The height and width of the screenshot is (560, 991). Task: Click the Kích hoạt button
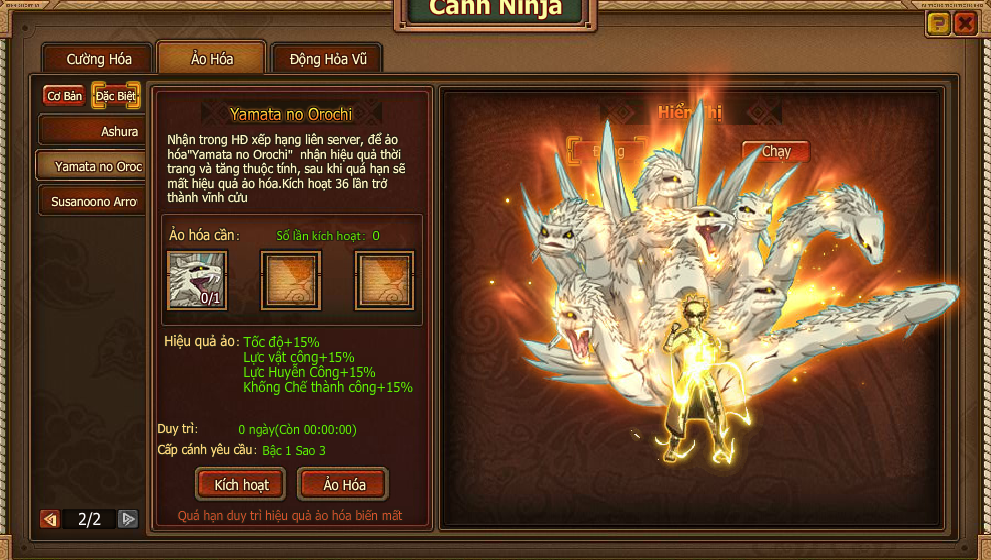242,485
